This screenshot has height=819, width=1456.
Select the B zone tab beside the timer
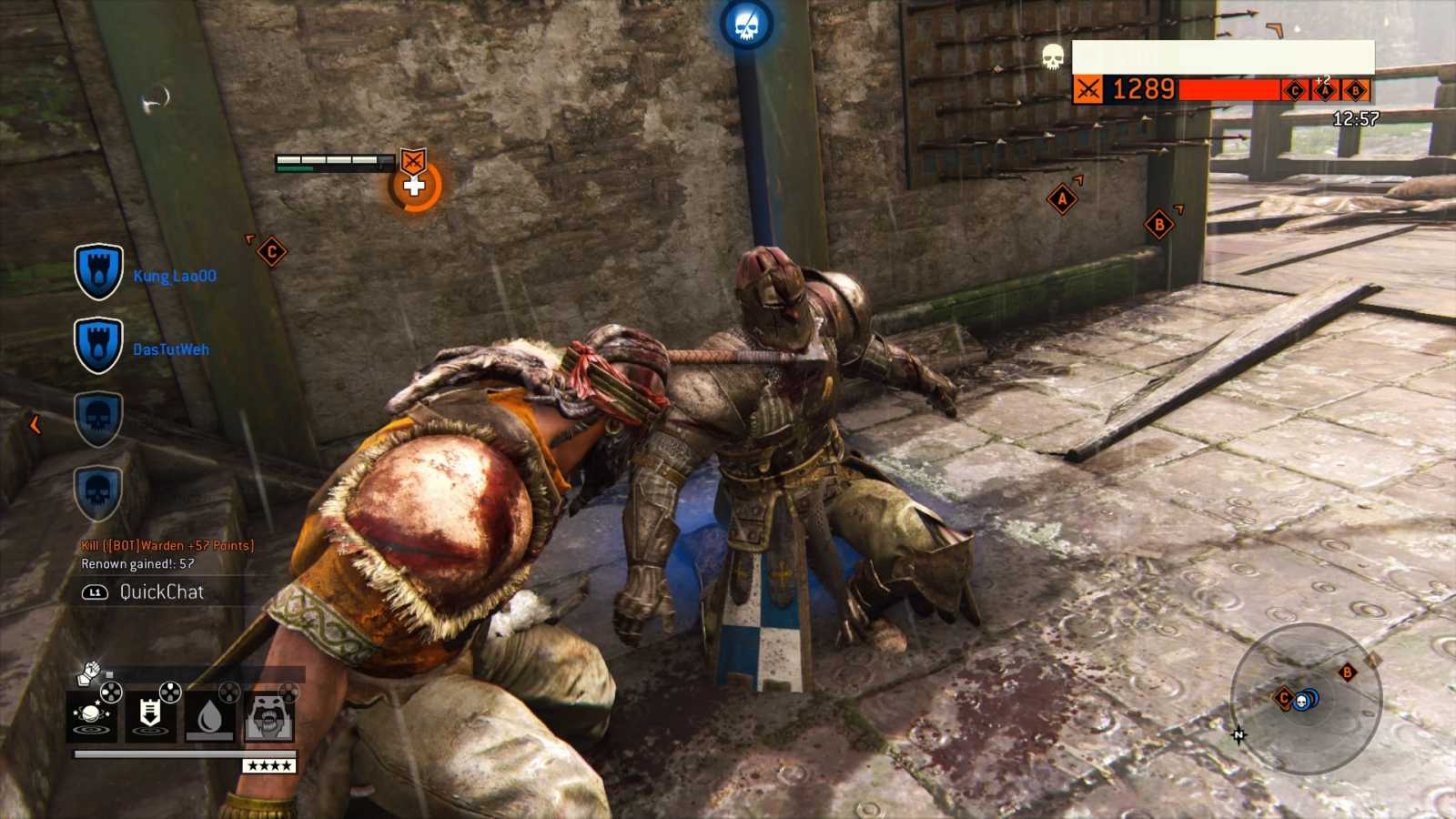pyautogui.click(x=1354, y=89)
